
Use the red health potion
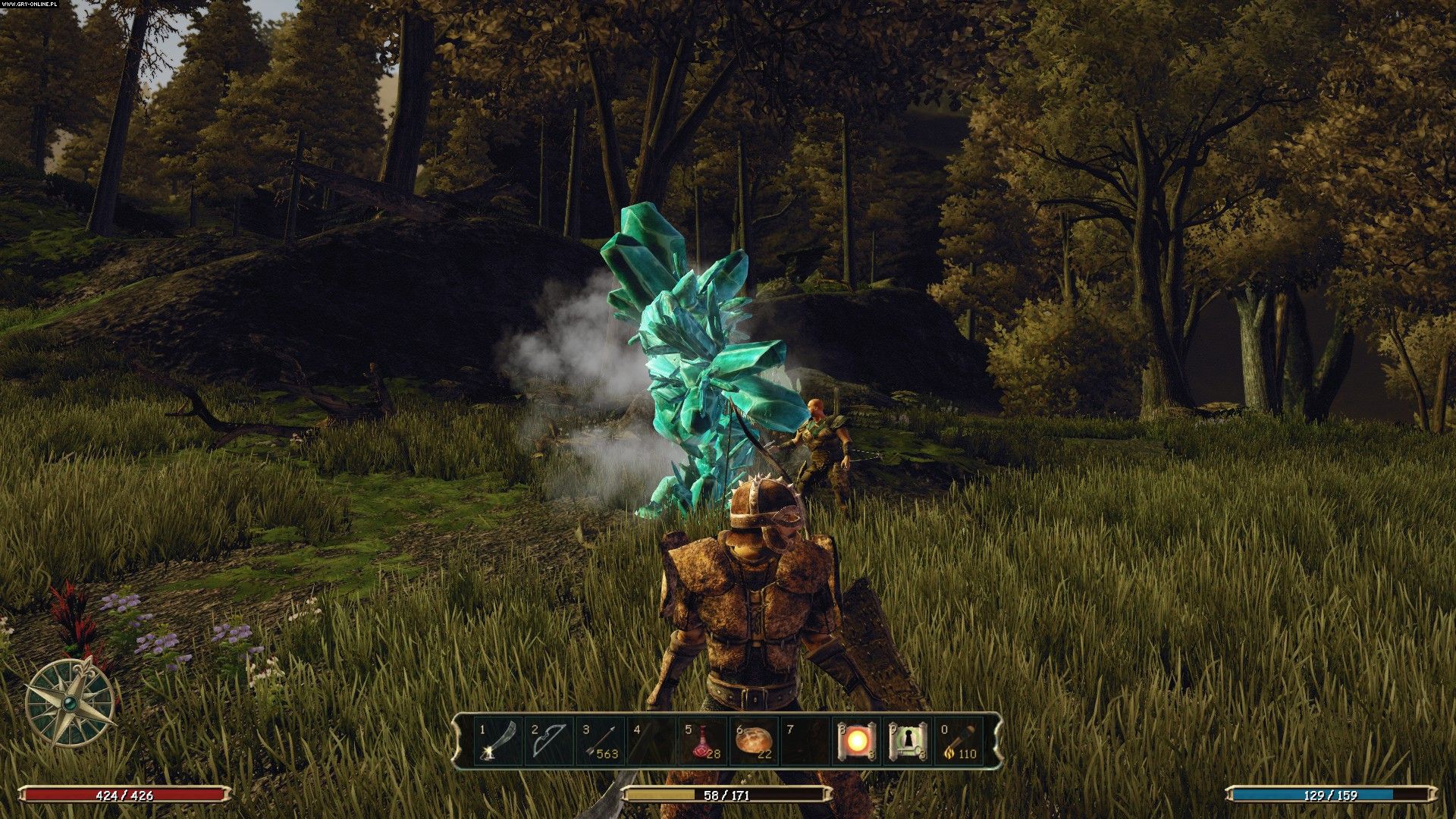[x=704, y=742]
